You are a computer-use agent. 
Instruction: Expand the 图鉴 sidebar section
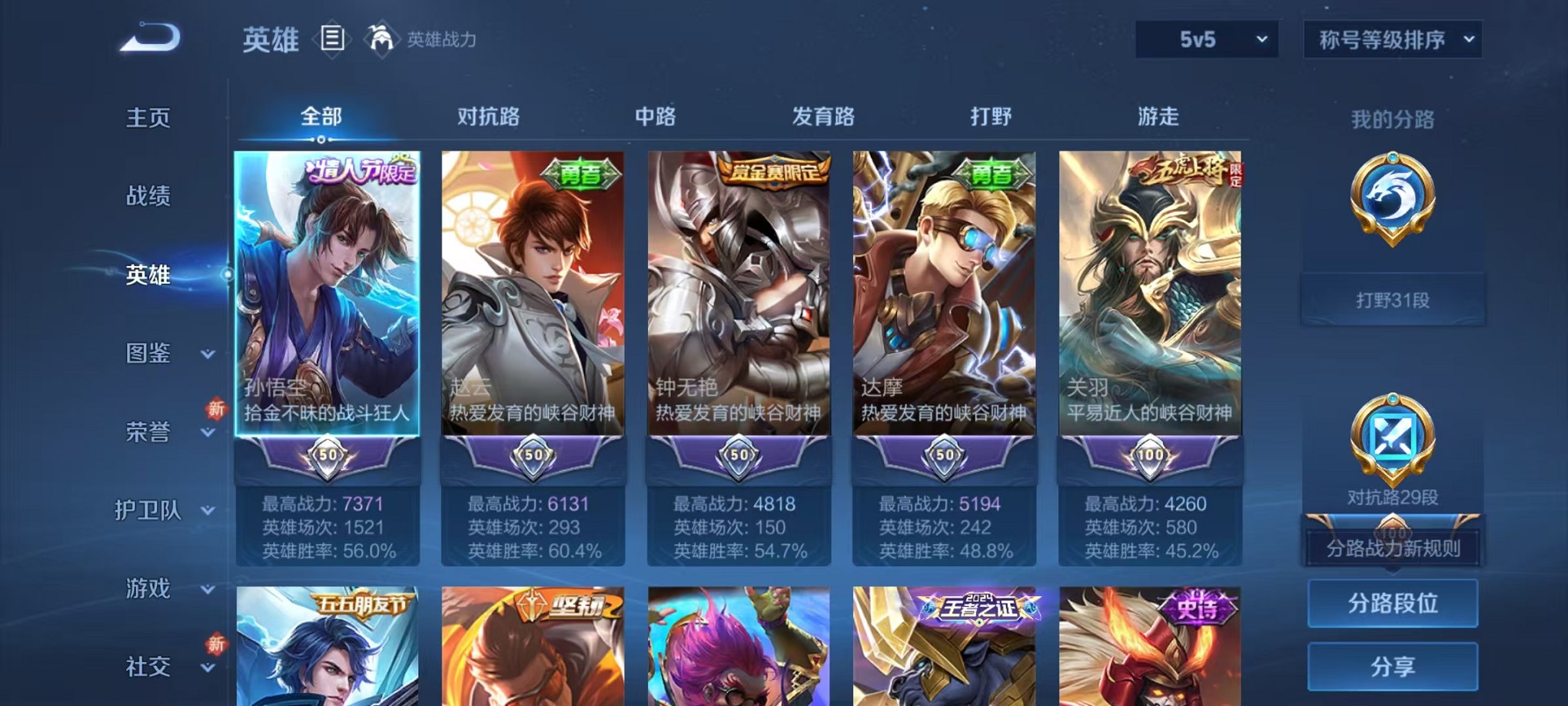[148, 354]
